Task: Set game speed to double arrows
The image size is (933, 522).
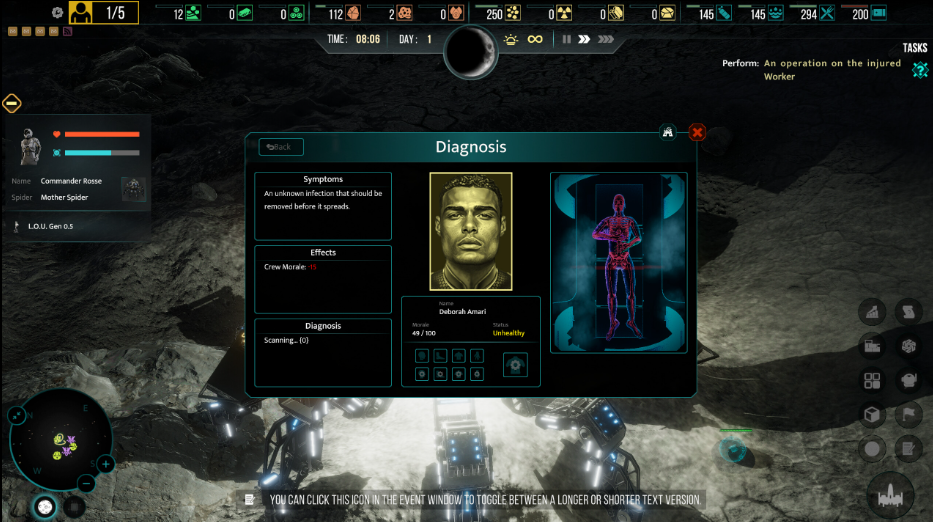Action: (x=584, y=39)
